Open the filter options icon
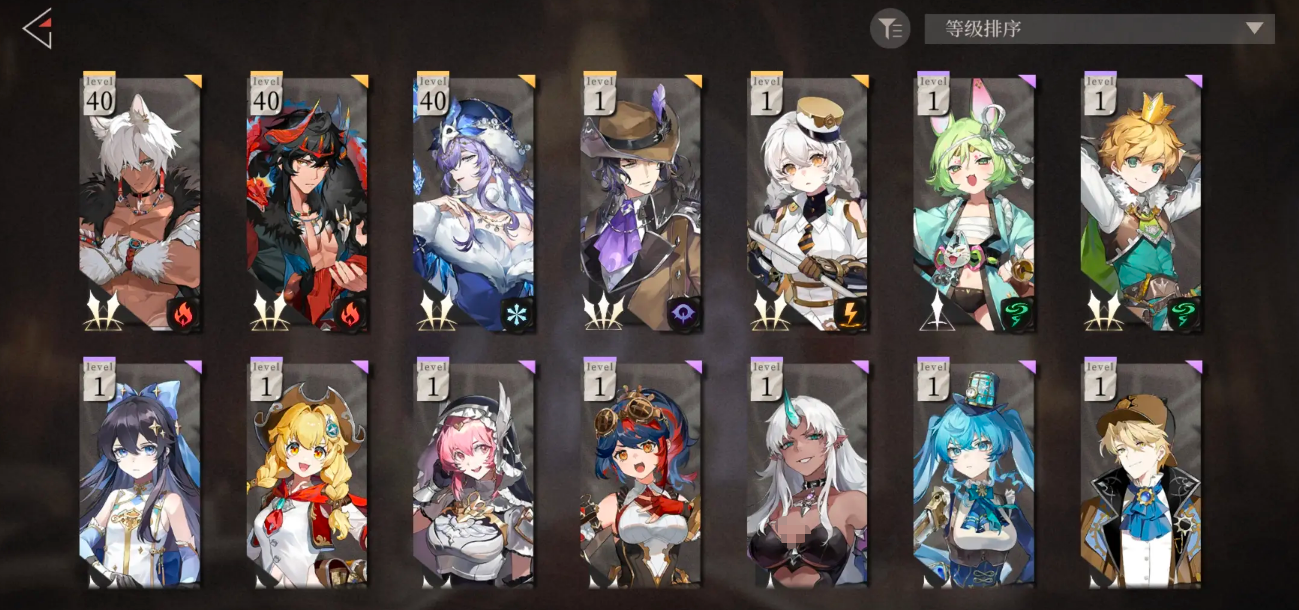Screen dimensions: 1299x610 tap(889, 29)
